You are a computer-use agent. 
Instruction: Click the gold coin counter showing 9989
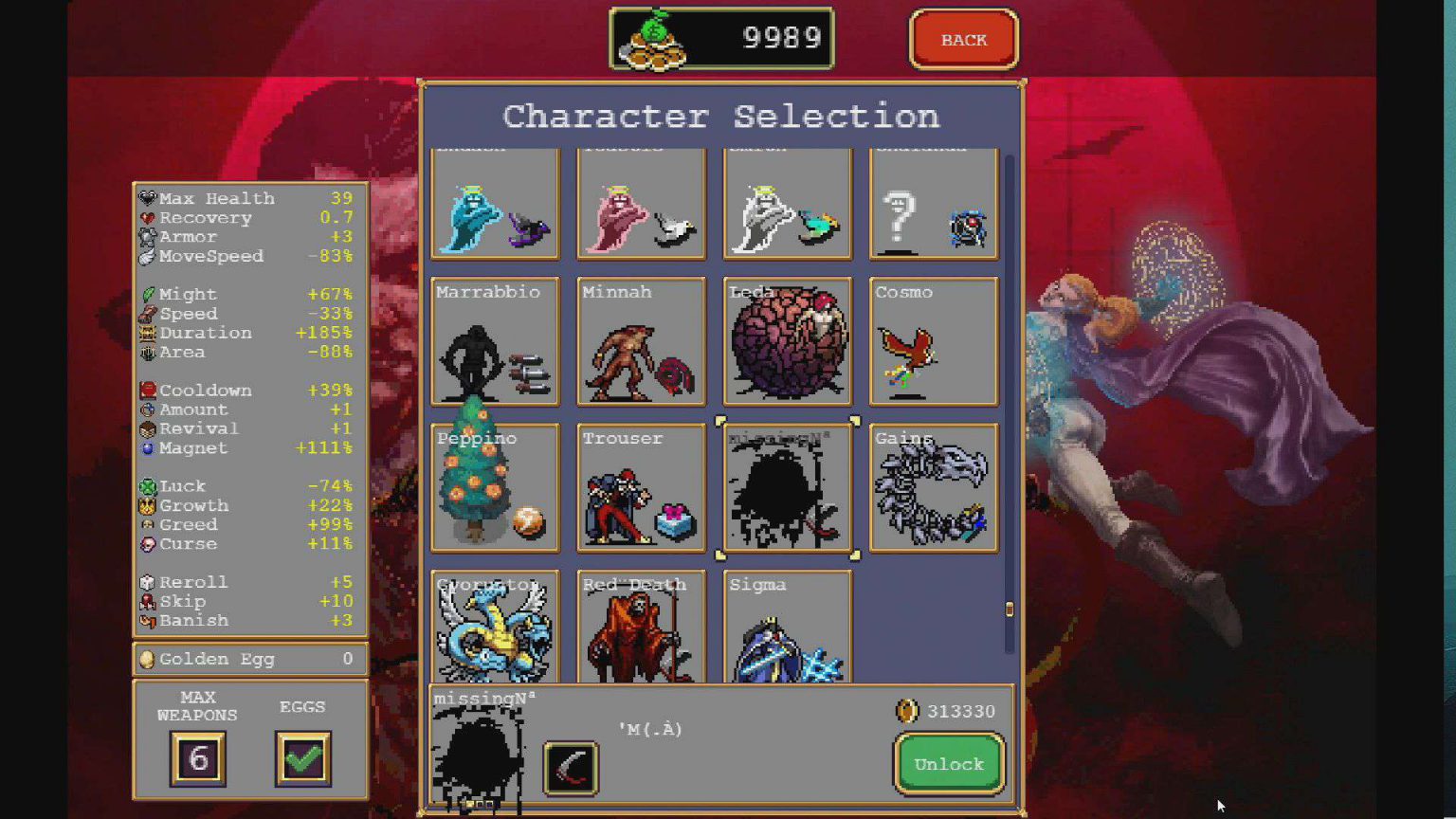coord(721,38)
